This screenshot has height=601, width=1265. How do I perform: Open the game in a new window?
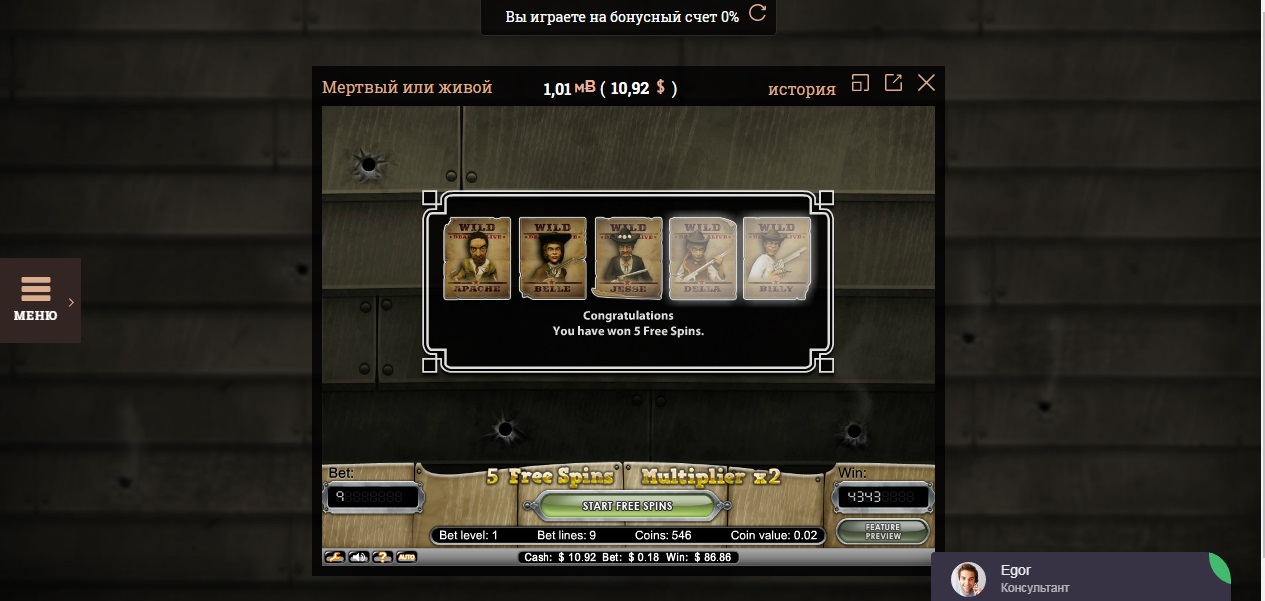click(x=893, y=83)
